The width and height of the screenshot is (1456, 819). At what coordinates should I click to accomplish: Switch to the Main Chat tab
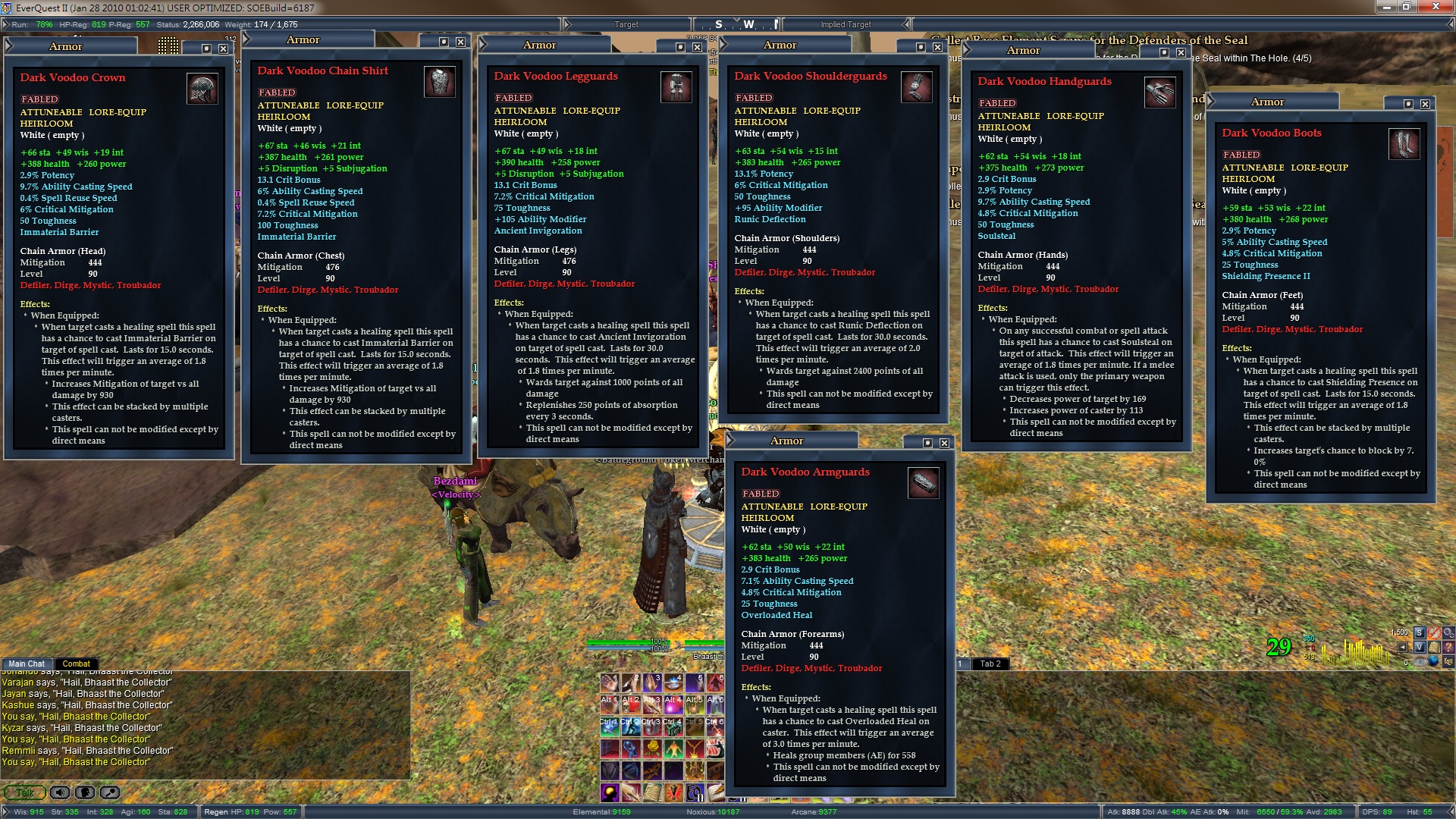(x=27, y=664)
